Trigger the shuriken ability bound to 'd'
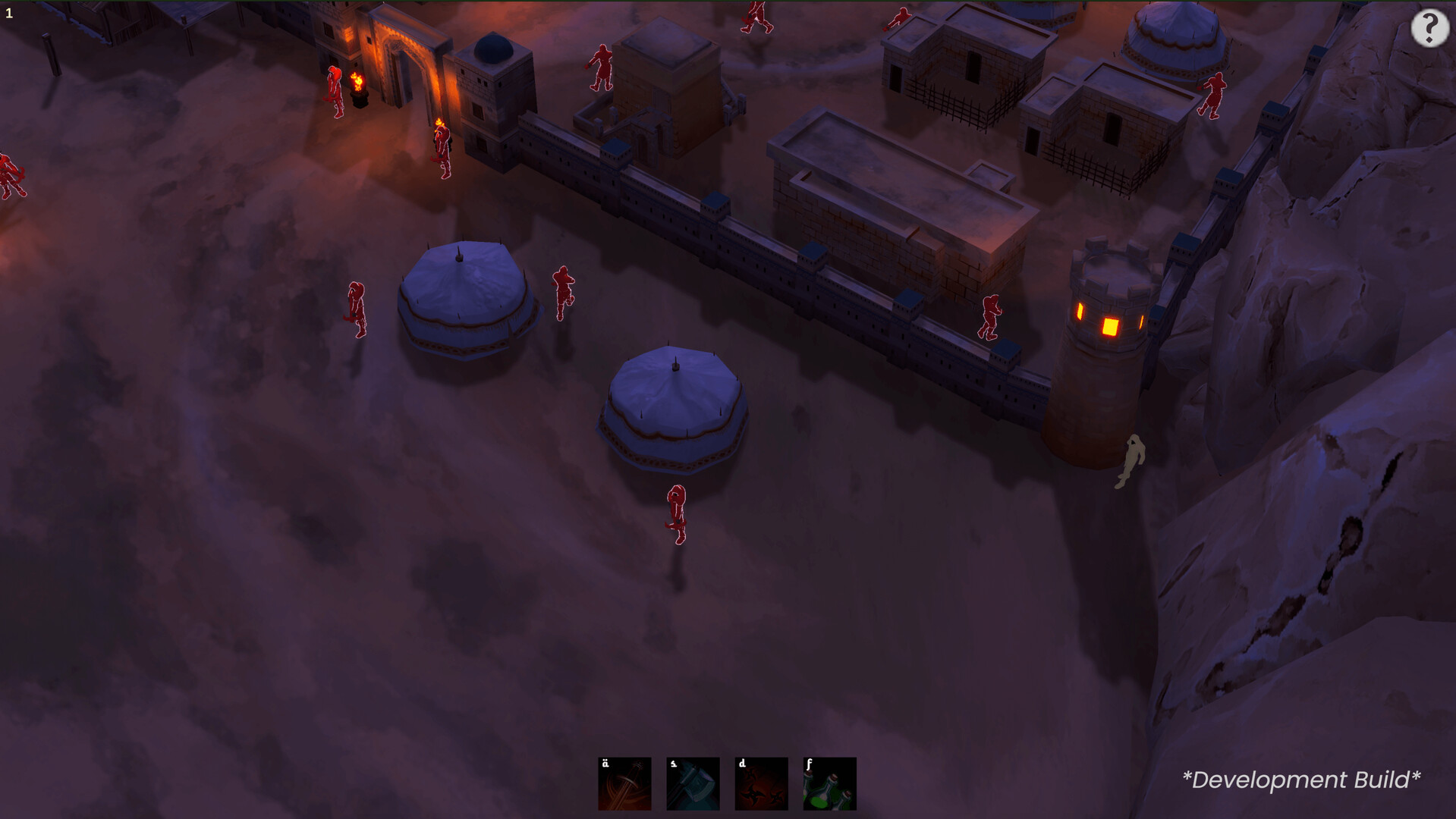 (760, 783)
